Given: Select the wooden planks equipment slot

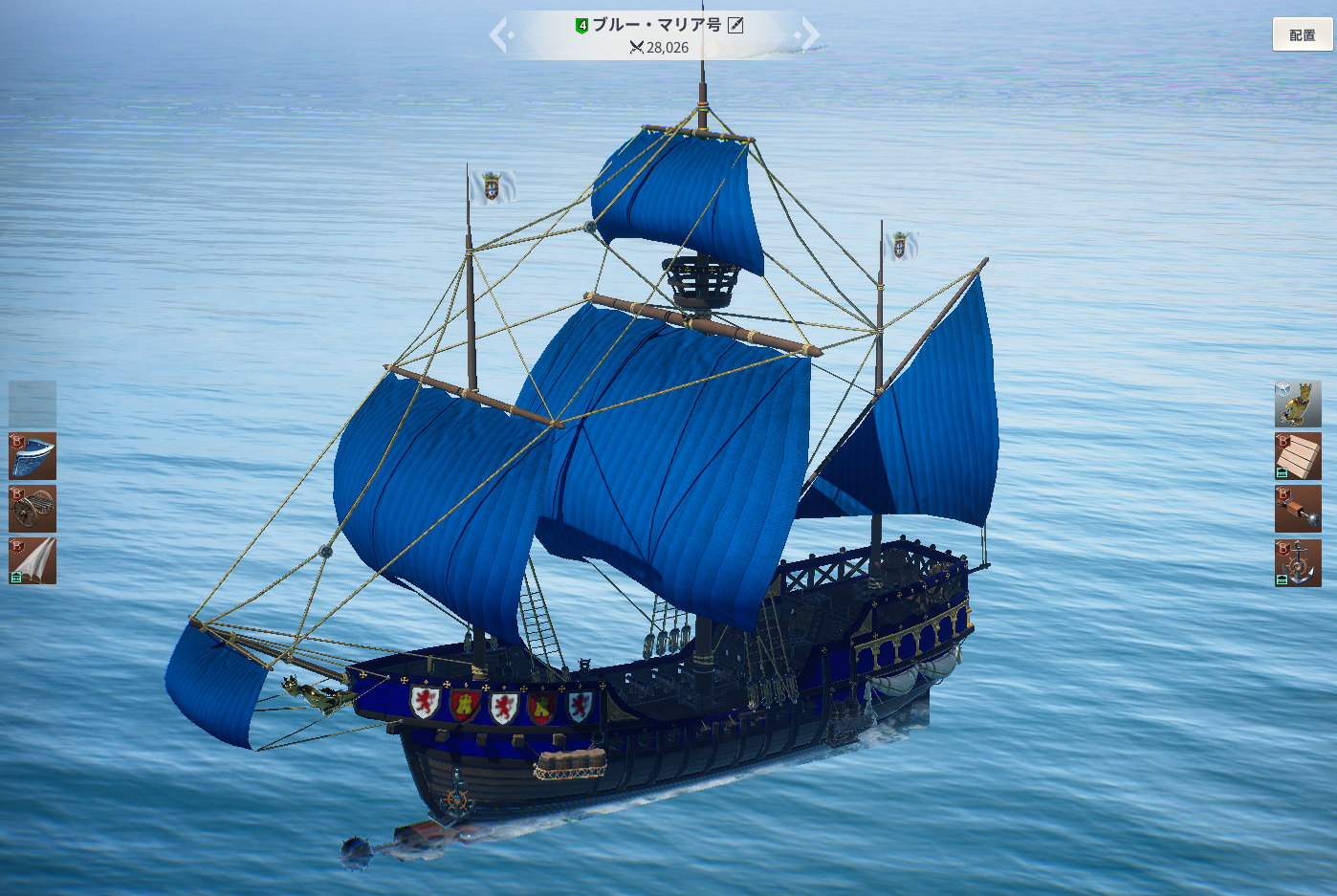Looking at the screenshot, I should [1298, 456].
